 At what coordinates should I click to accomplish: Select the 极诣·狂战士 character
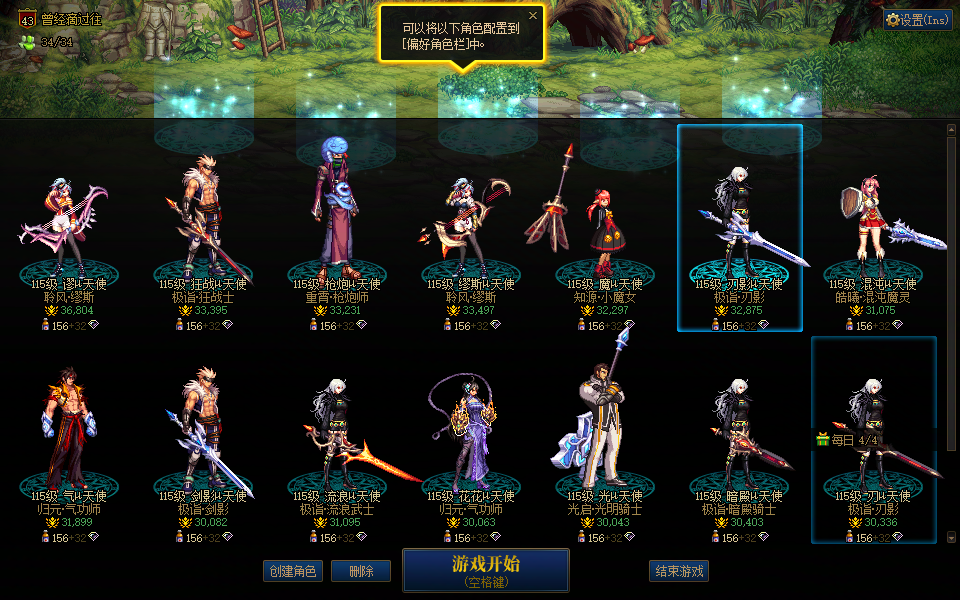[202, 230]
